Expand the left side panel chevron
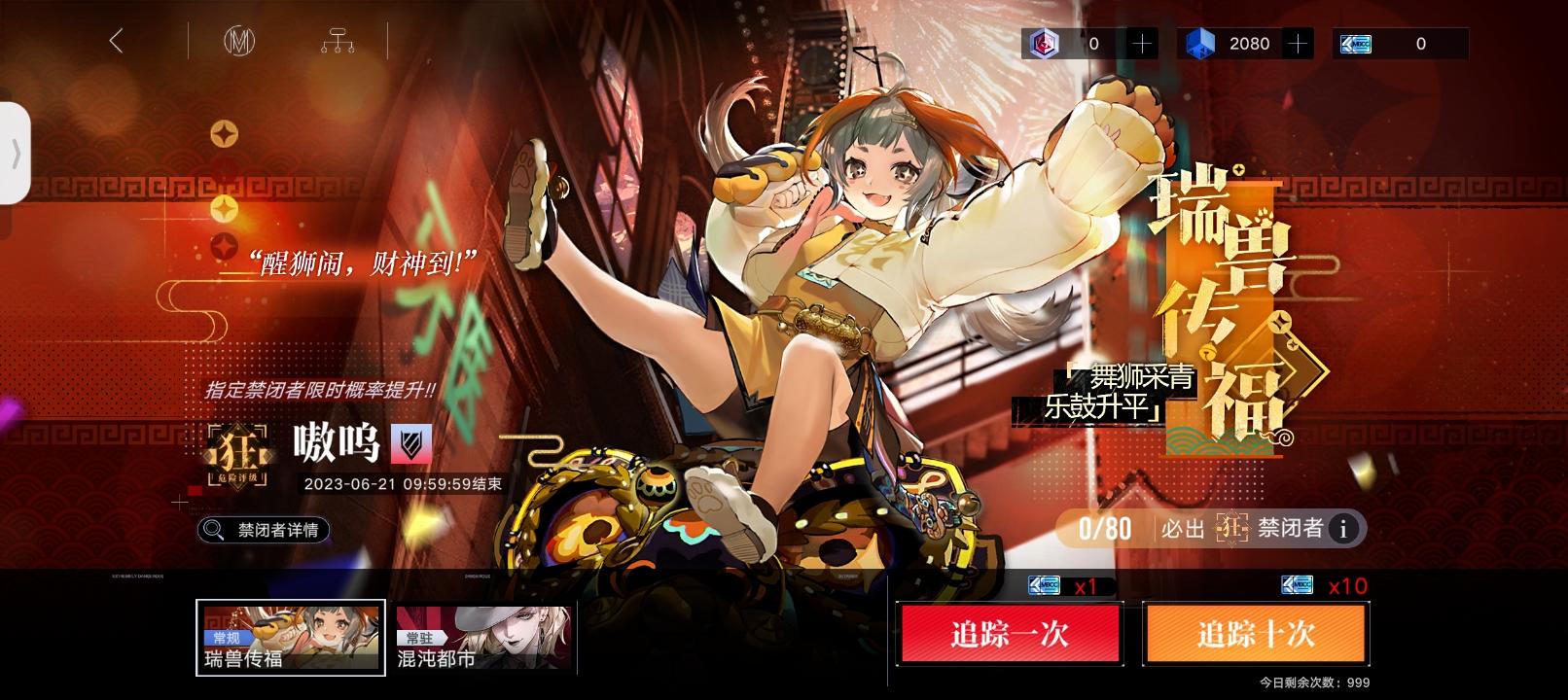 [x=18, y=154]
